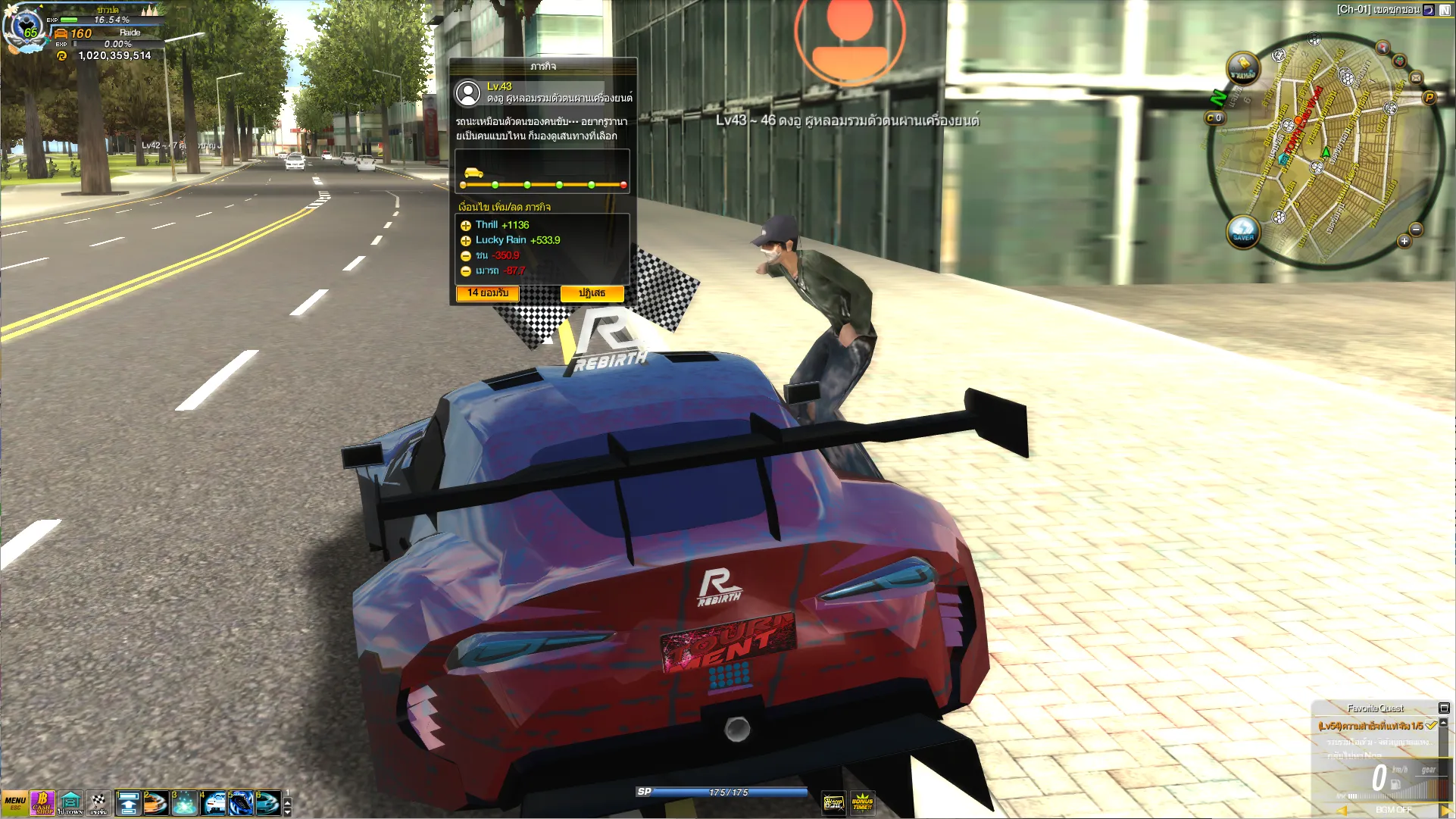The width and height of the screenshot is (1456, 819).
Task: Open the race checkered flag button
Action: coord(98,802)
